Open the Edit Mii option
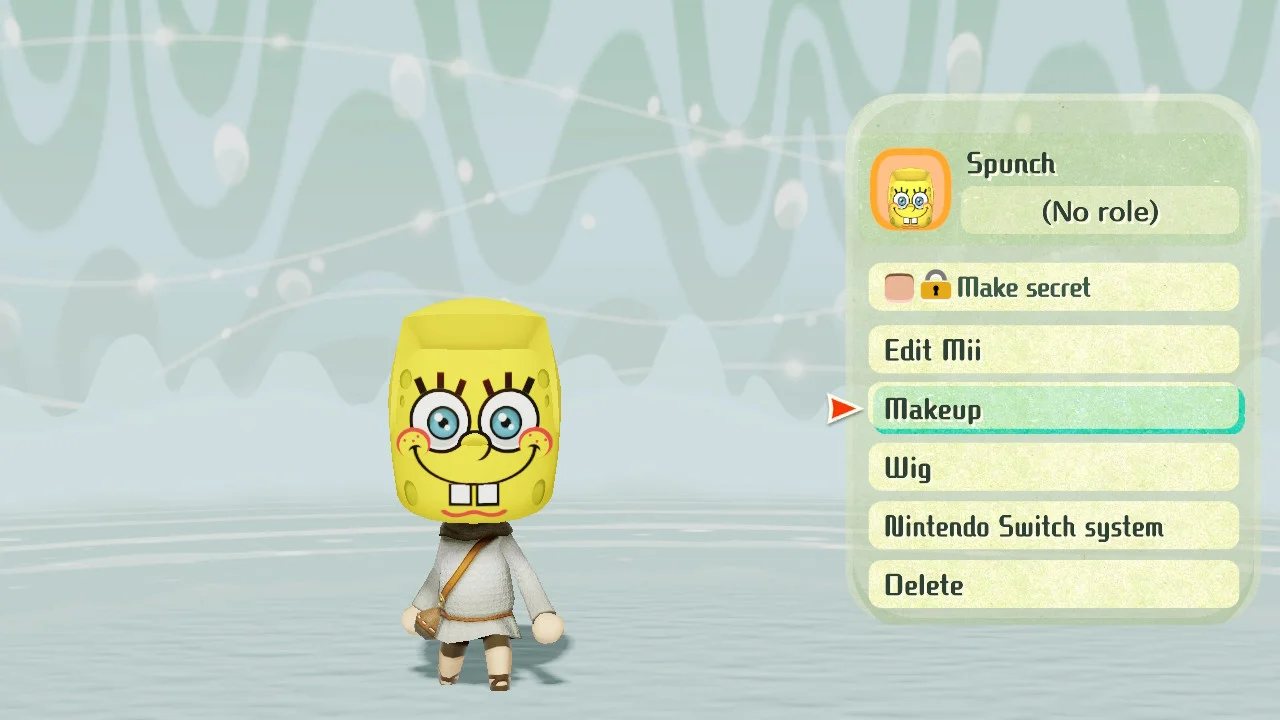This screenshot has height=720, width=1280. tap(1053, 350)
